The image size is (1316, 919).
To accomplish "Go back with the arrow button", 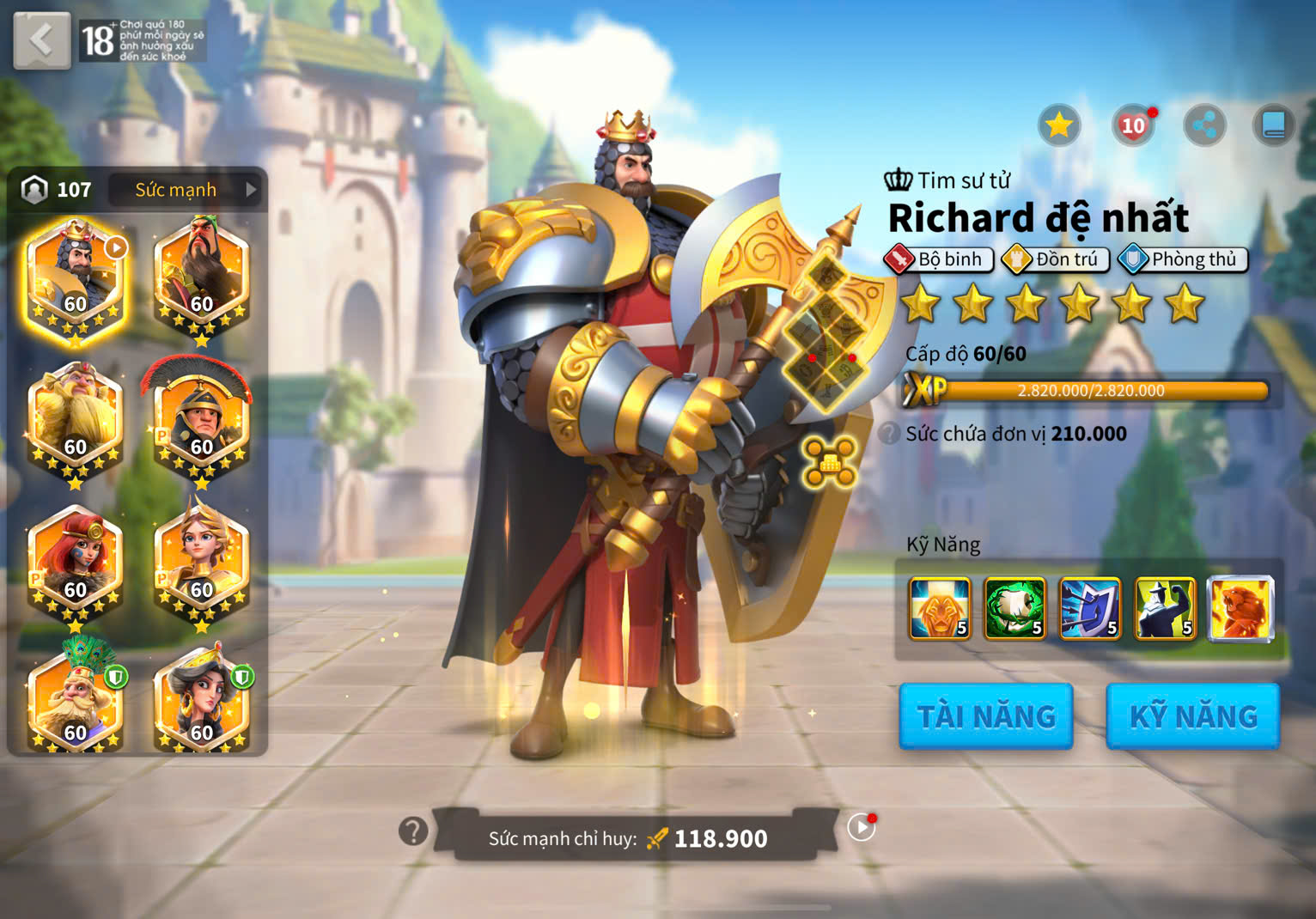I will [41, 40].
